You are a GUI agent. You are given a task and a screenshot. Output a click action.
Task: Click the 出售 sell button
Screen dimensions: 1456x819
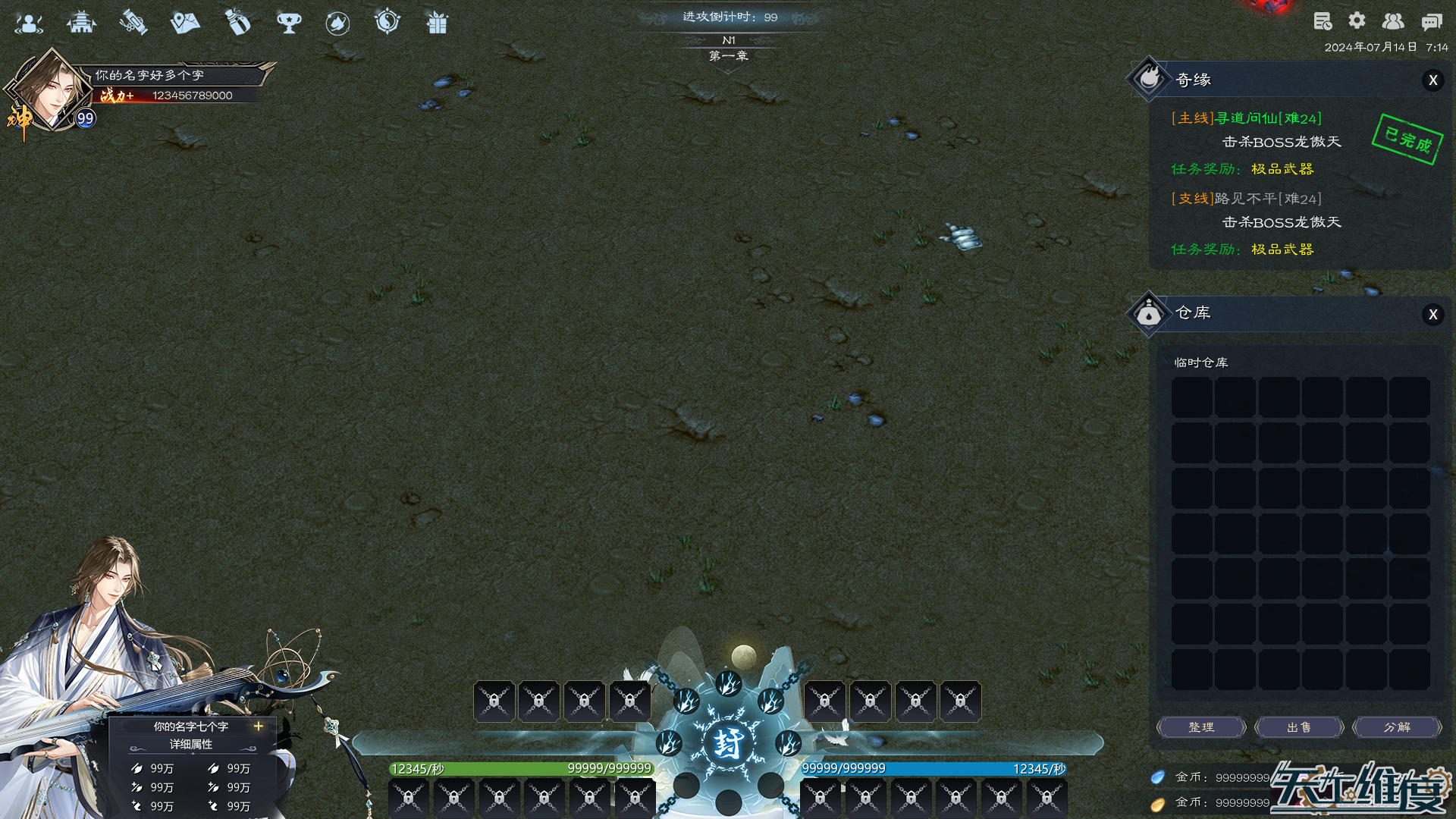pyautogui.click(x=1299, y=727)
